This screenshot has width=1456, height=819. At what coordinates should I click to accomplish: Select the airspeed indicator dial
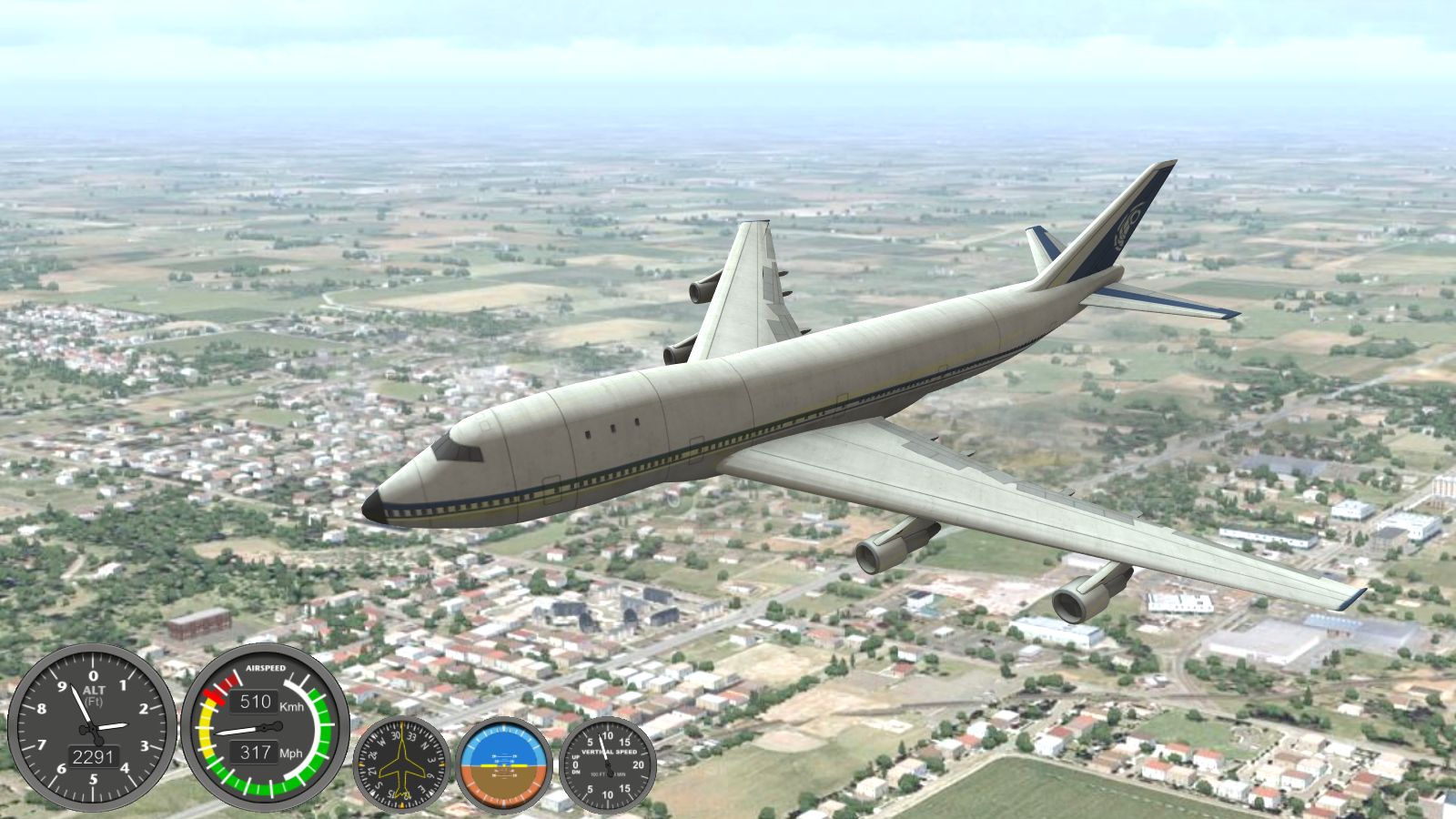[x=265, y=727]
